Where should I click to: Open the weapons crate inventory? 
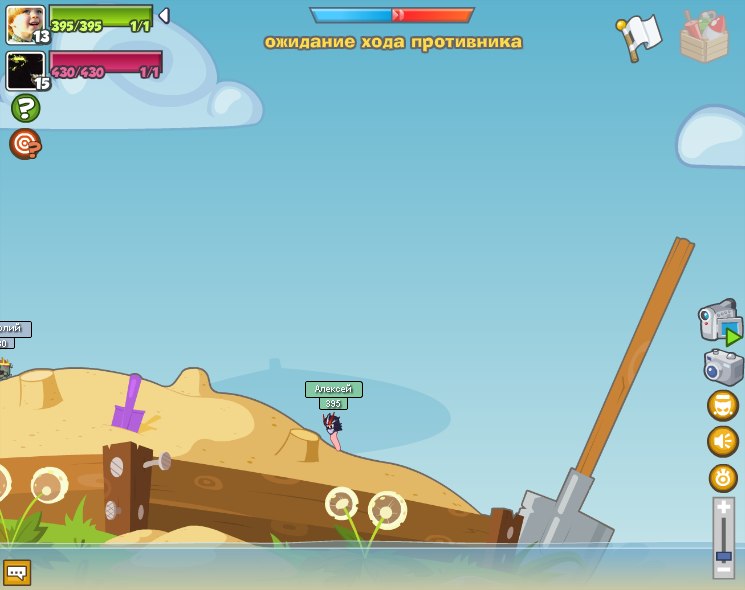tap(704, 38)
